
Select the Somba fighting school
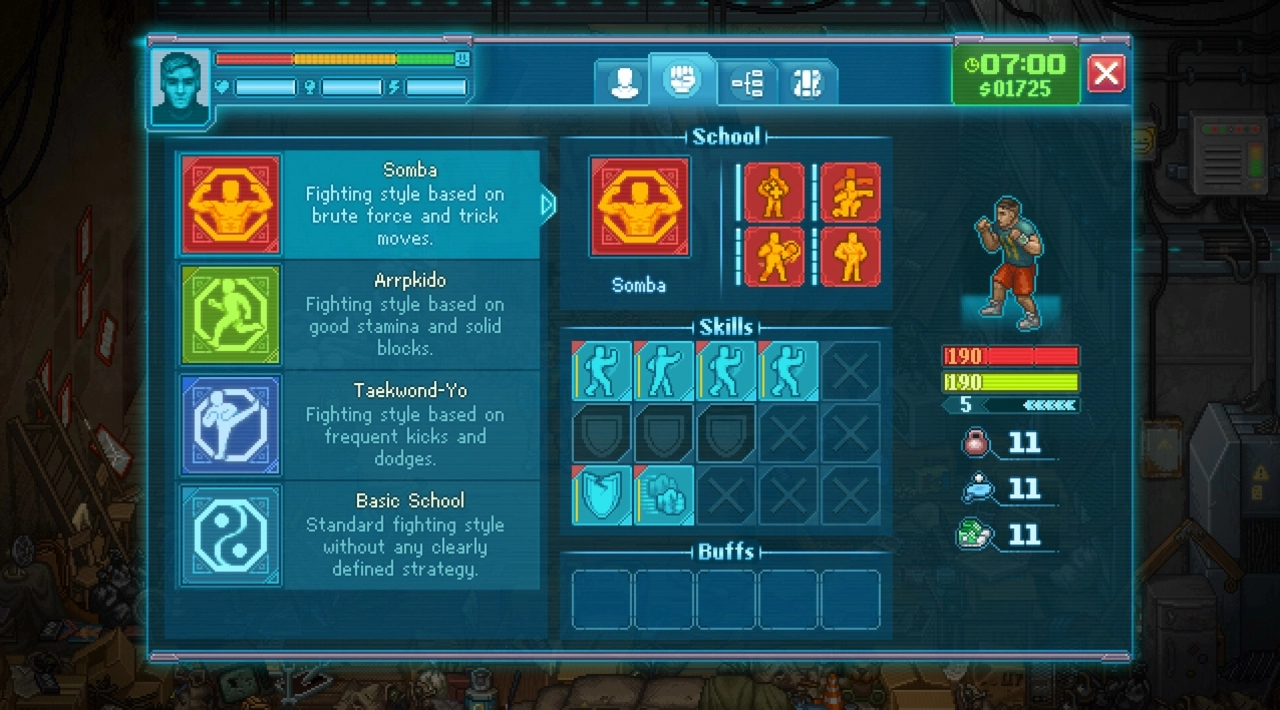[358, 204]
